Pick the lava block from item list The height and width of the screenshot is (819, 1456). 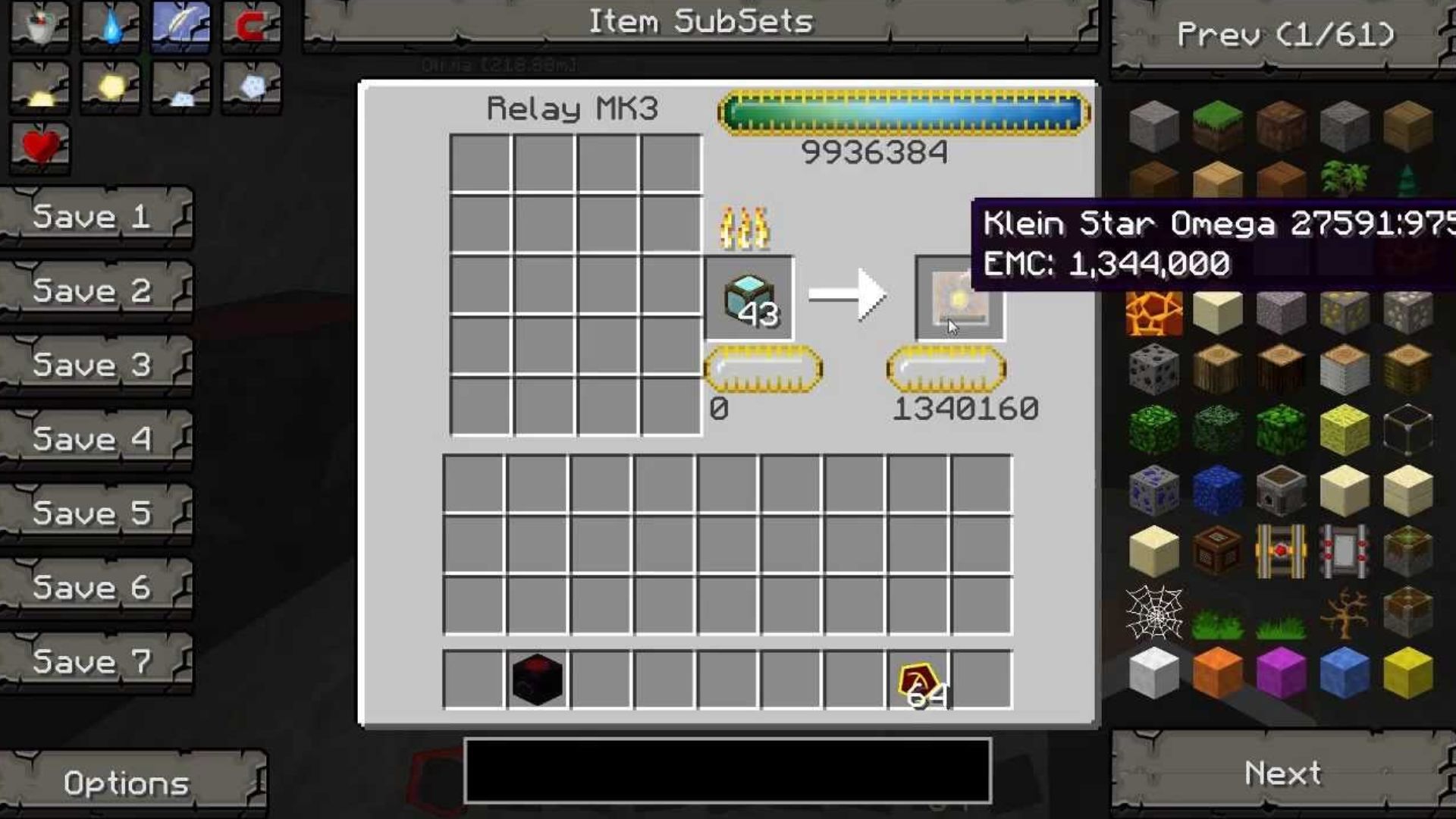pyautogui.click(x=1153, y=312)
